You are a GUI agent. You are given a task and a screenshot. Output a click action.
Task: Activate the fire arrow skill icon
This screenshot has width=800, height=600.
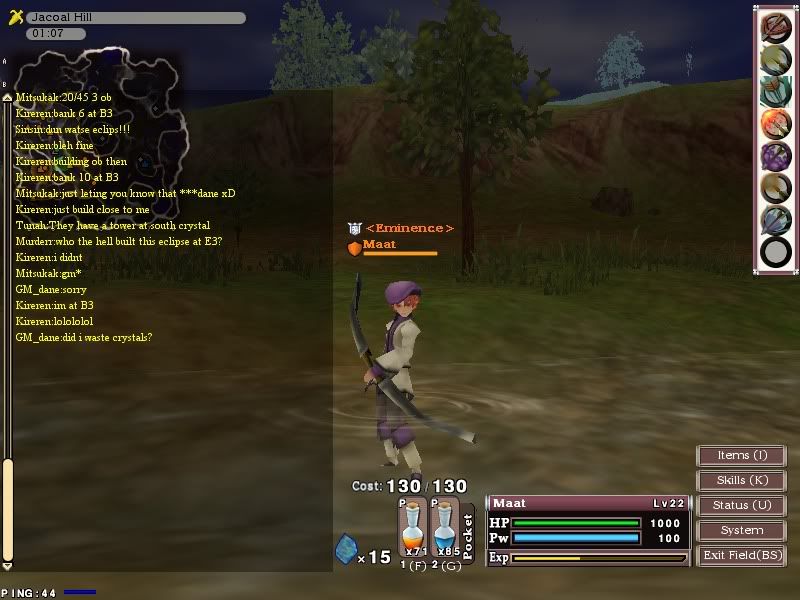click(x=775, y=124)
